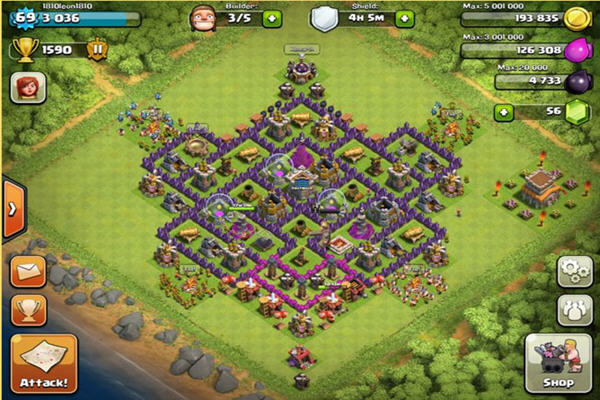Viewport: 600px width, 400px height.
Task: Open the envelope mail inbox
Action: (28, 271)
